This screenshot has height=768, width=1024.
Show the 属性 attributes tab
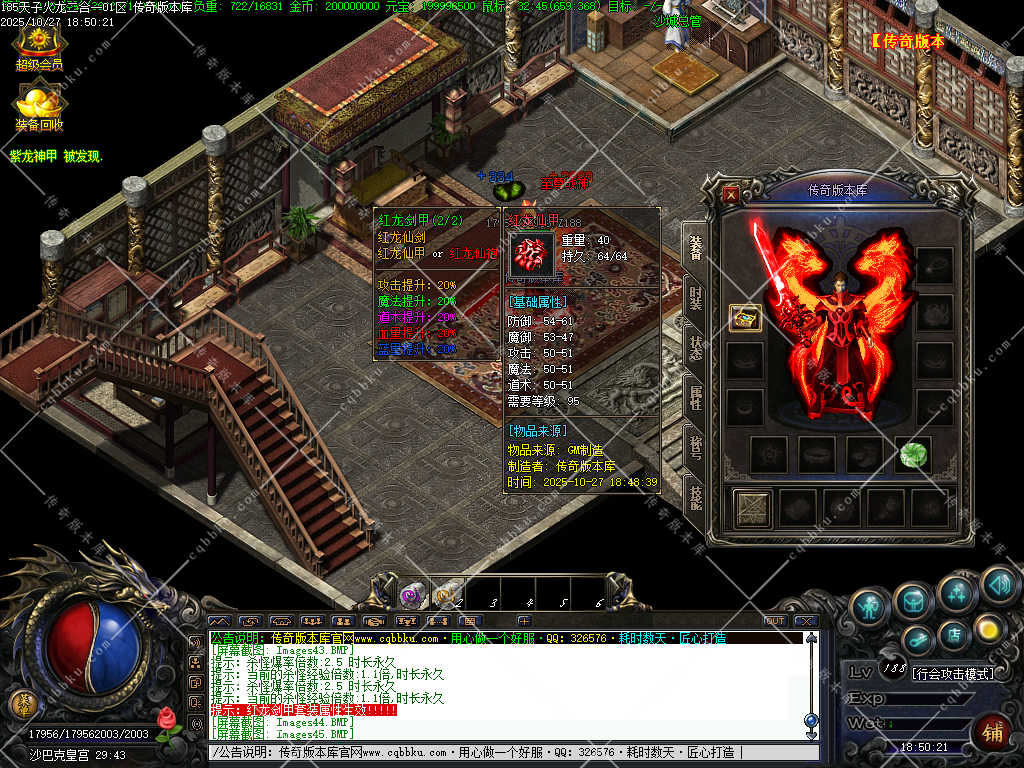(x=694, y=398)
